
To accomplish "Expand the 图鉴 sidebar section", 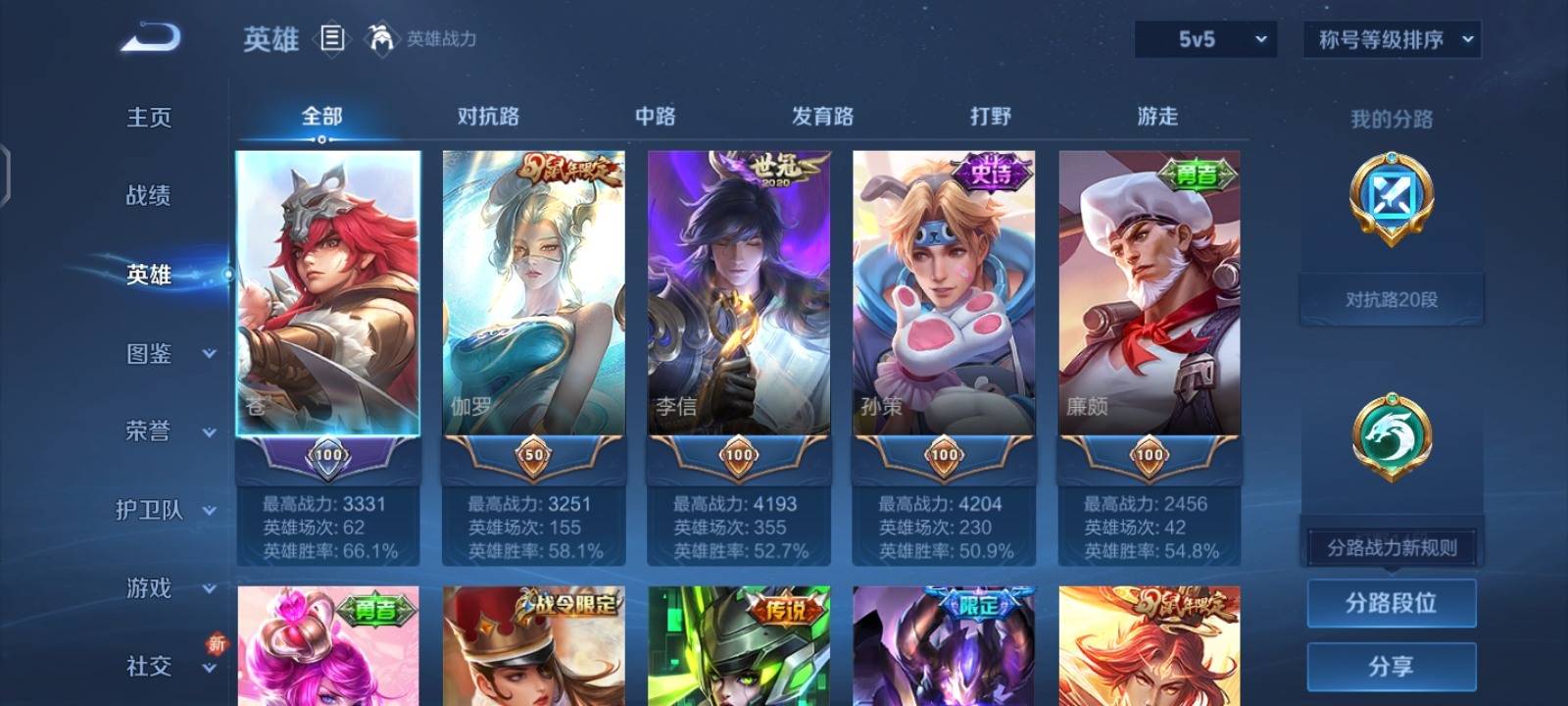I will pos(152,354).
